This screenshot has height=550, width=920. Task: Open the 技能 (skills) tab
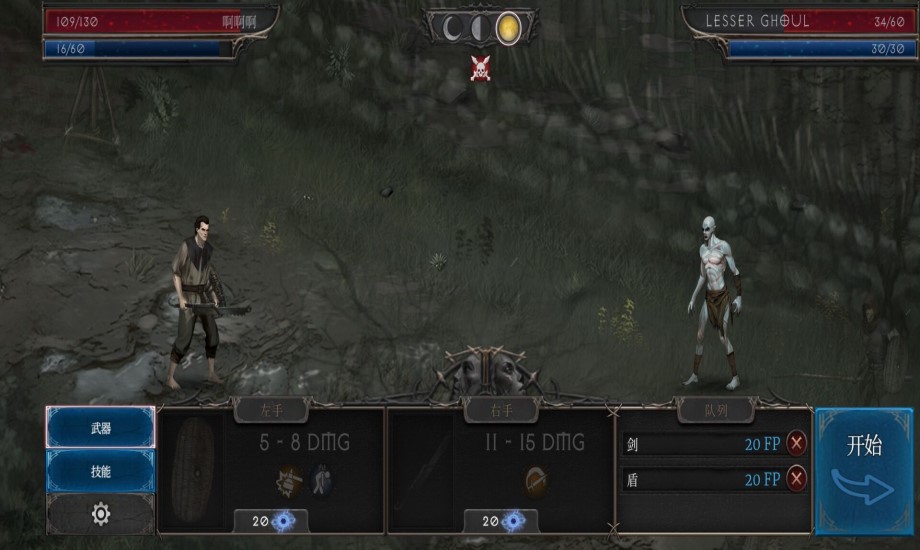coord(101,471)
